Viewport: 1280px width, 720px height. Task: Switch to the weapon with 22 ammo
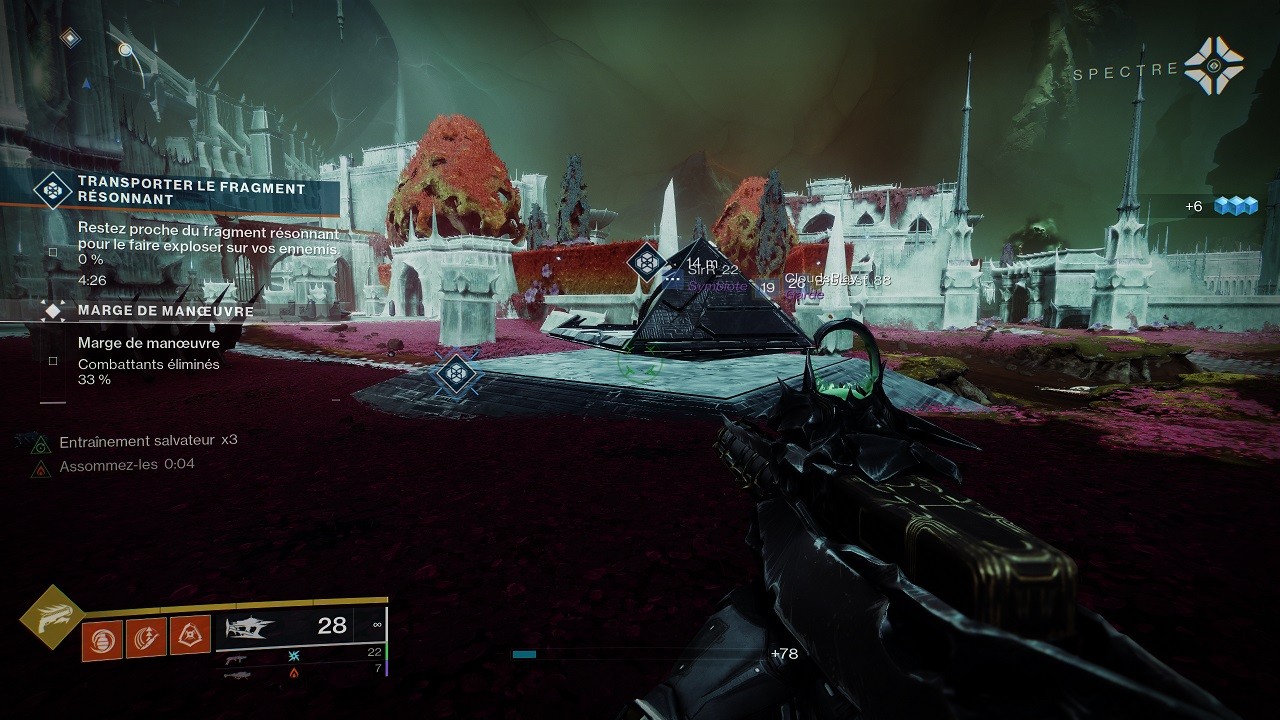237,658
